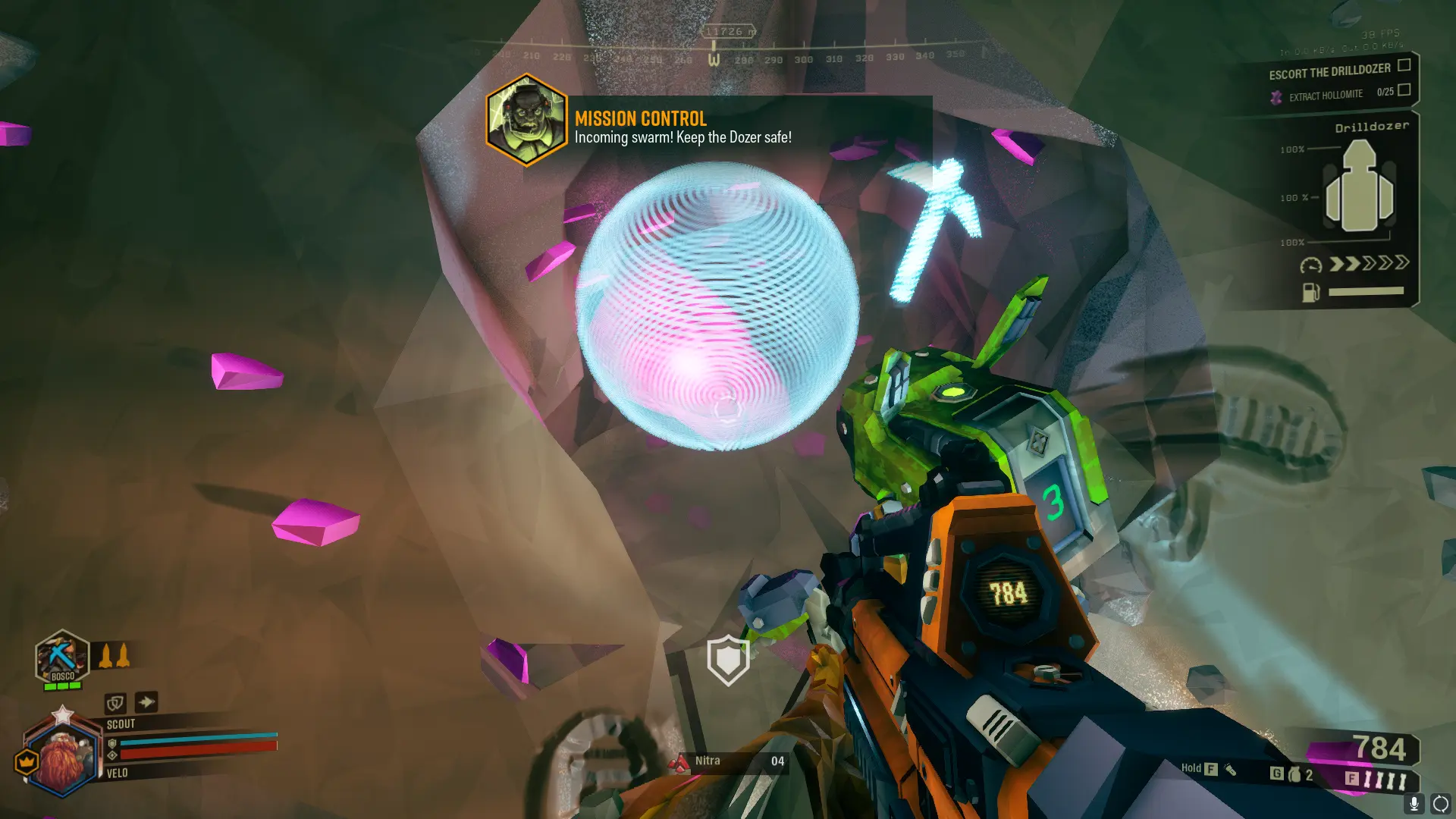Open the Escort the Drilldozer objective
Image resolution: width=1456 pixels, height=819 pixels.
tap(1329, 71)
